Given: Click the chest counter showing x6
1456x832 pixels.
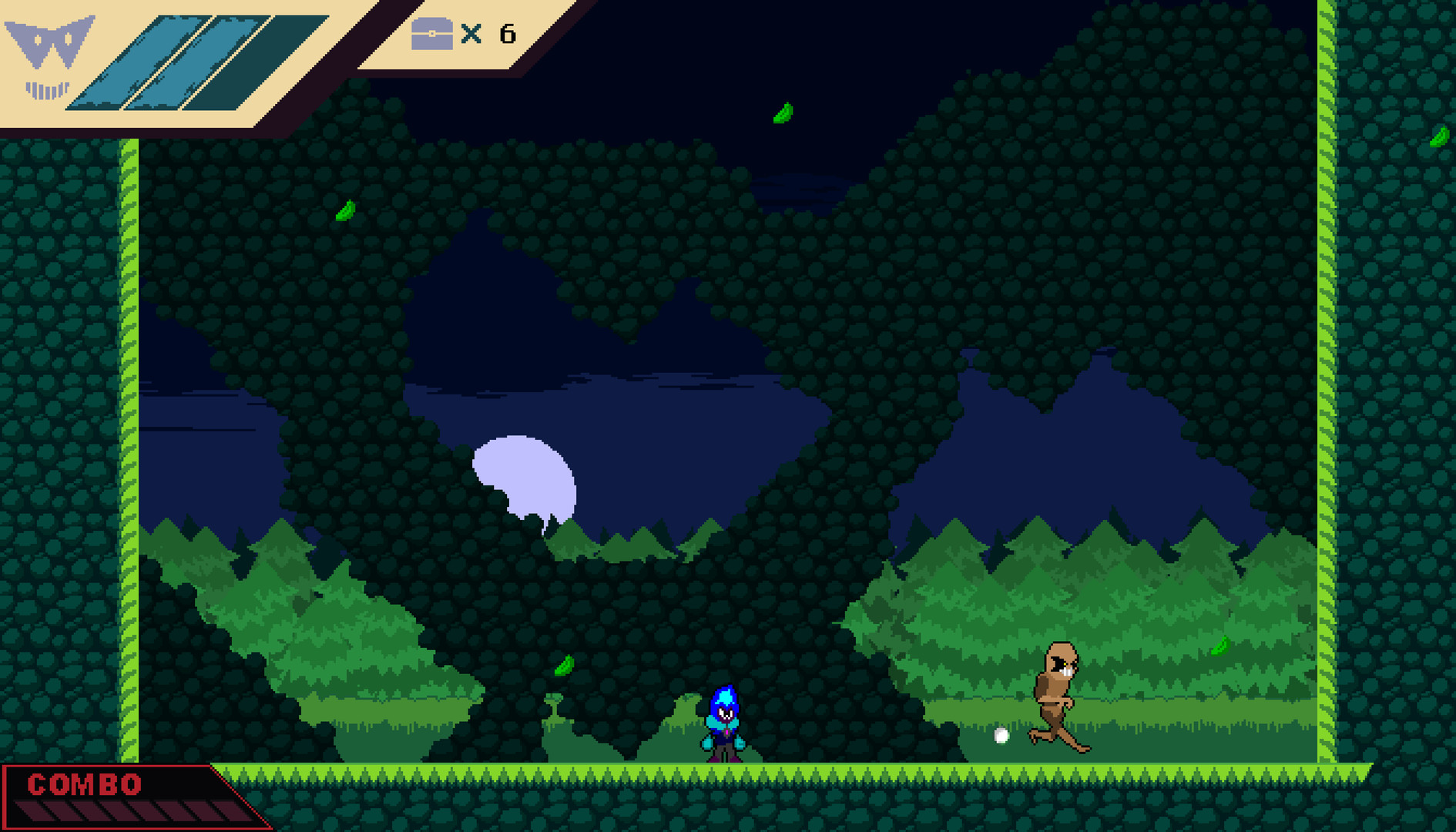Looking at the screenshot, I should point(488,34).
